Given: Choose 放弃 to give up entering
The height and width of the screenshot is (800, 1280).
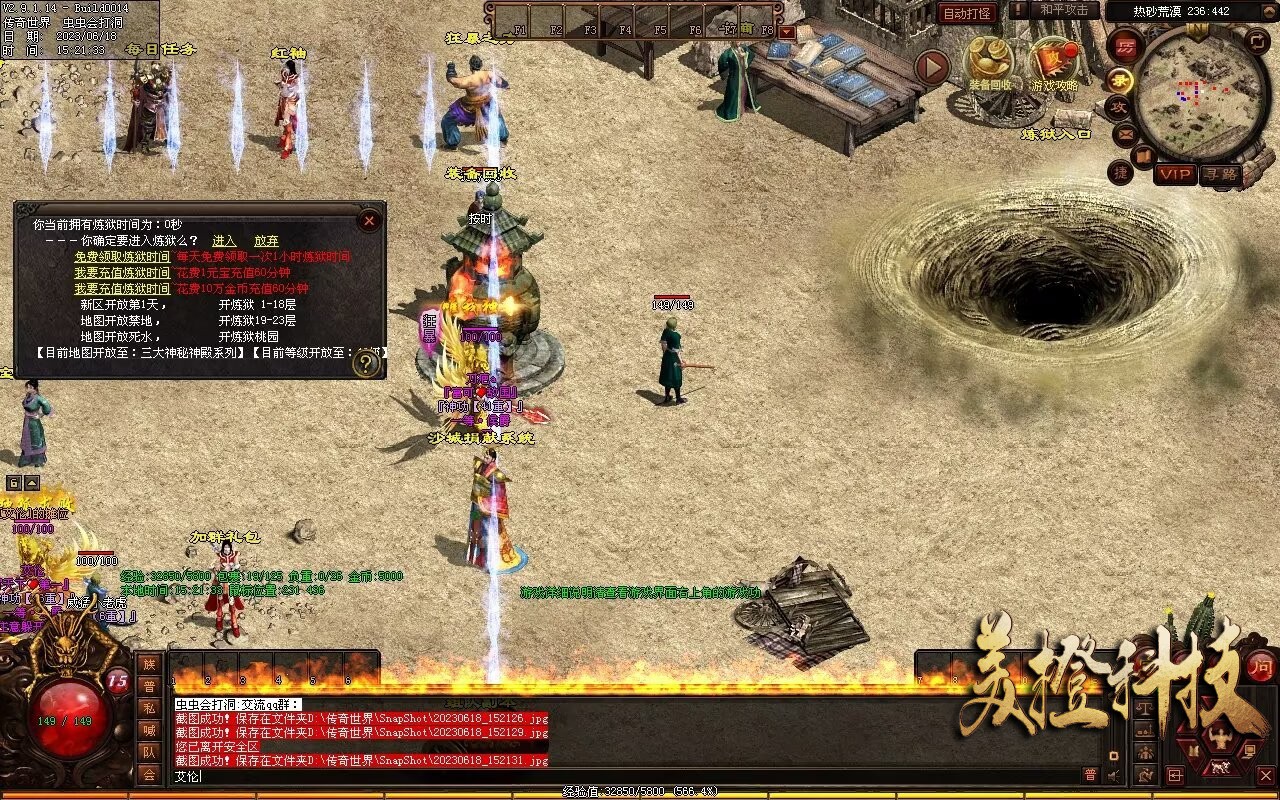Looking at the screenshot, I should (266, 241).
